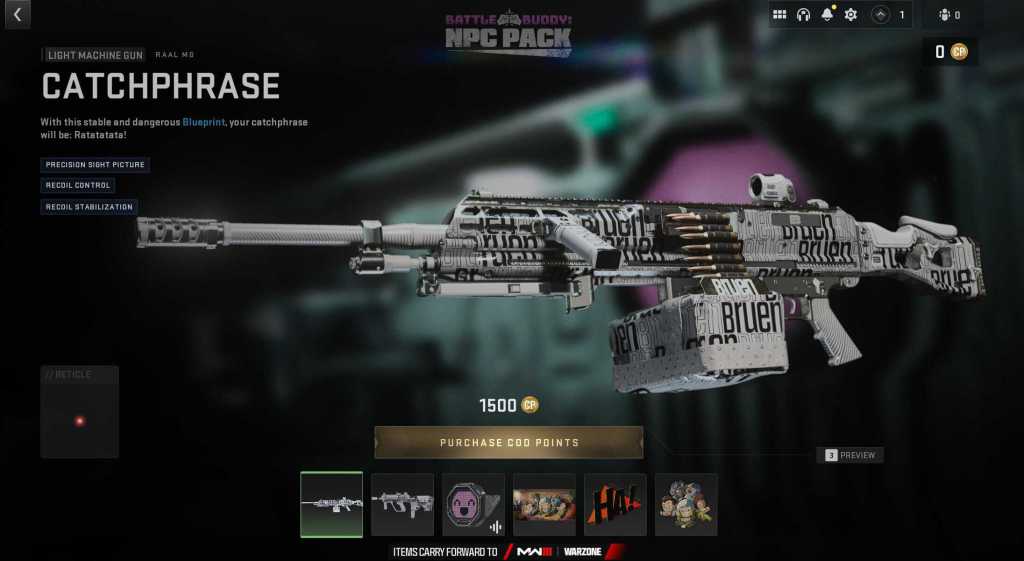The width and height of the screenshot is (1024, 561).
Task: Go back with the top-left arrow
Action: 17,14
